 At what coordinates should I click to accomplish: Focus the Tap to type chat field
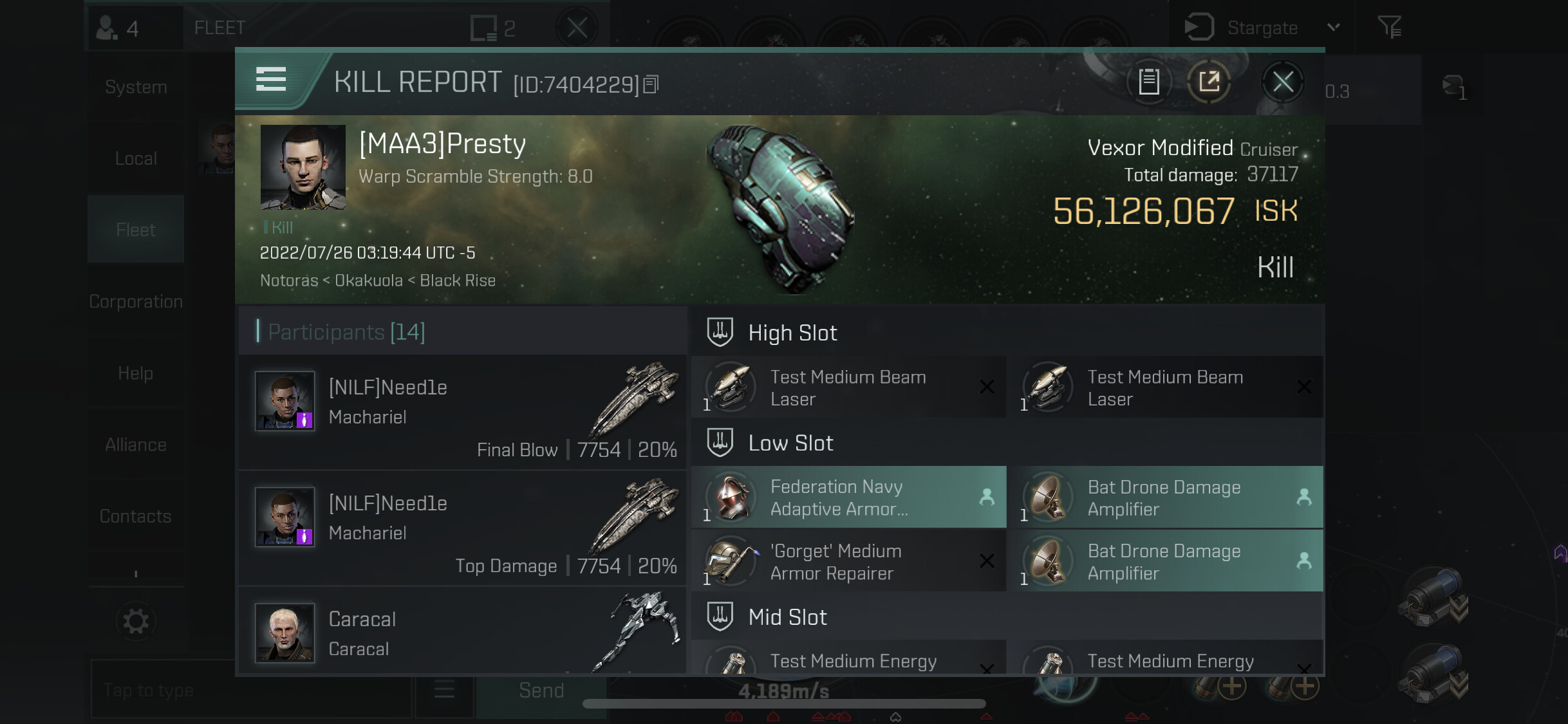pos(251,691)
